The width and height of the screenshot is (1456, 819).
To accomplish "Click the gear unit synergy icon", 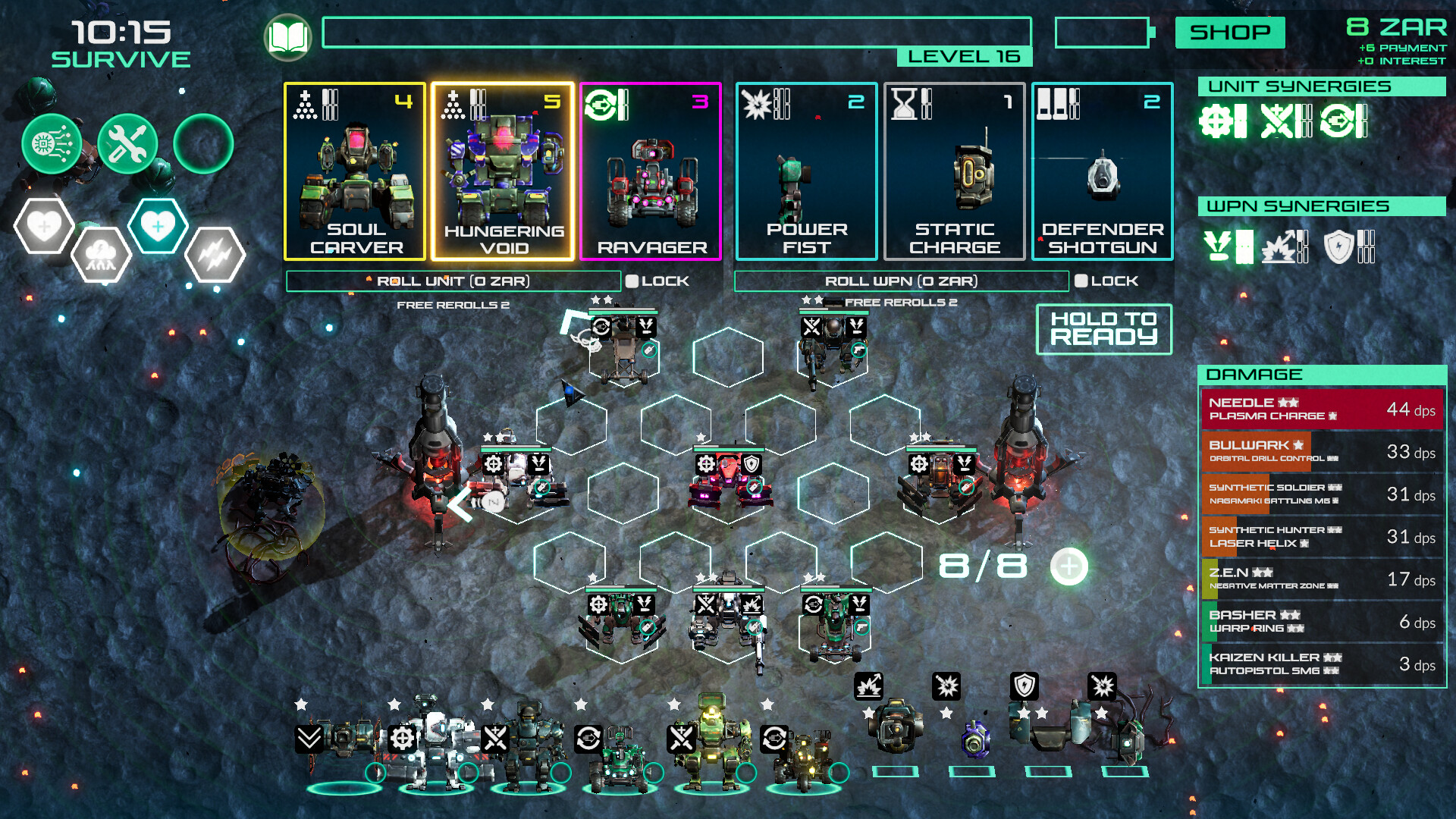I will [x=1217, y=121].
